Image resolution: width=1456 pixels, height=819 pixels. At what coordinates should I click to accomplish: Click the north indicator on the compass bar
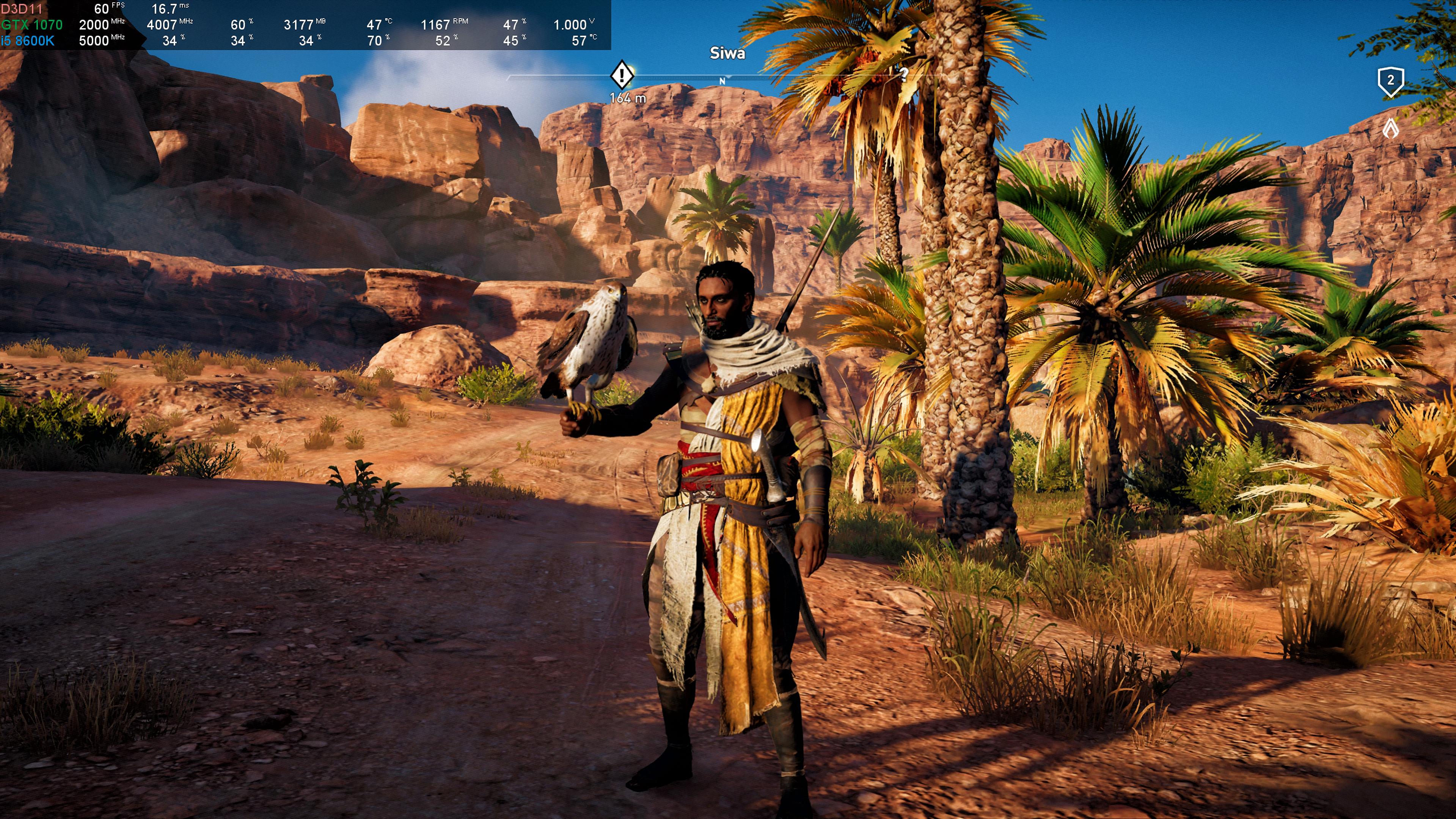[722, 82]
